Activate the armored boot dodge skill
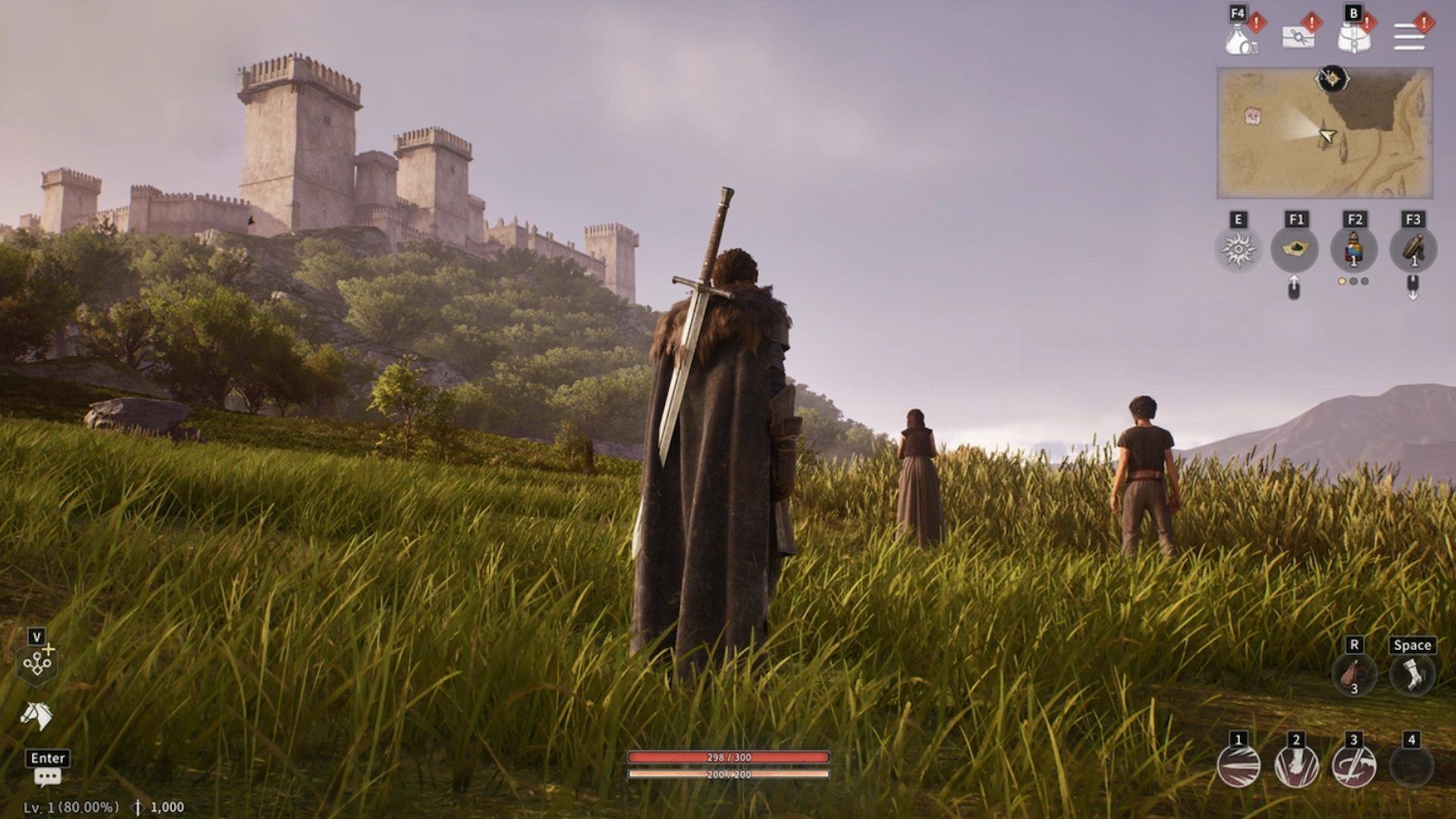The width and height of the screenshot is (1456, 819). point(1412,674)
